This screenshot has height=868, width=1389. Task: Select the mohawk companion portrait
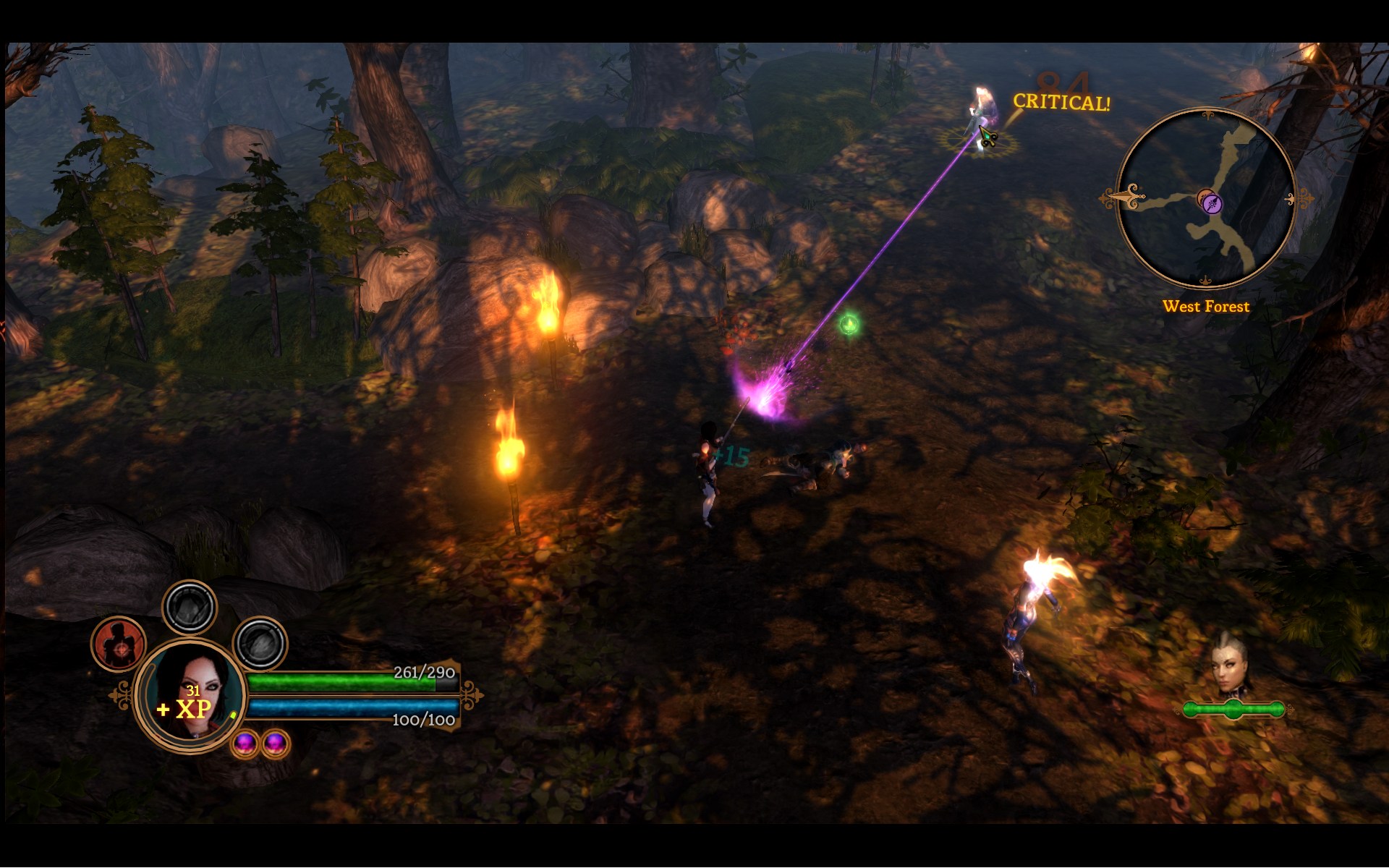tap(1230, 667)
